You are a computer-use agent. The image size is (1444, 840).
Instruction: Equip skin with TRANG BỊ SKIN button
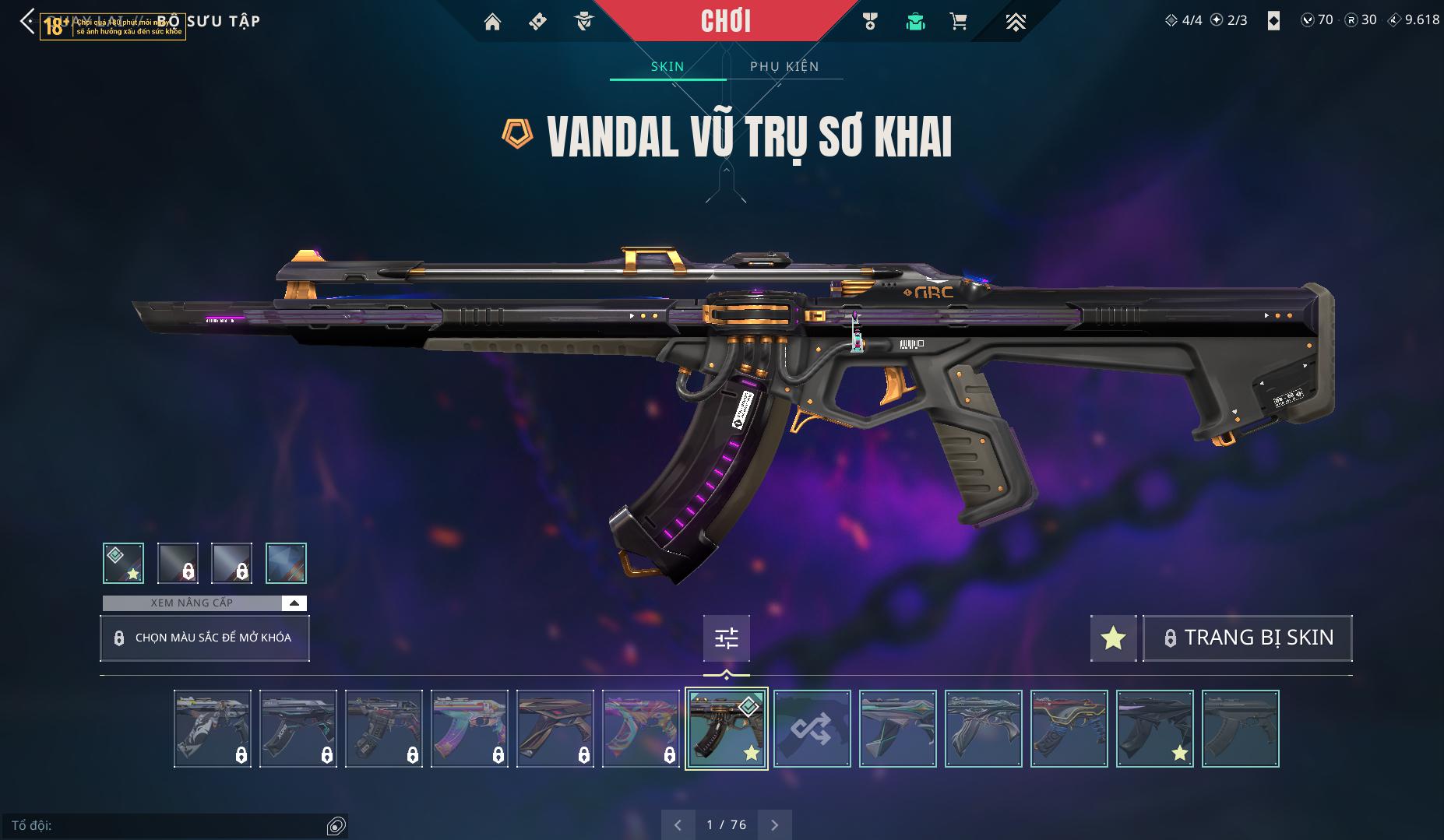pos(1247,638)
